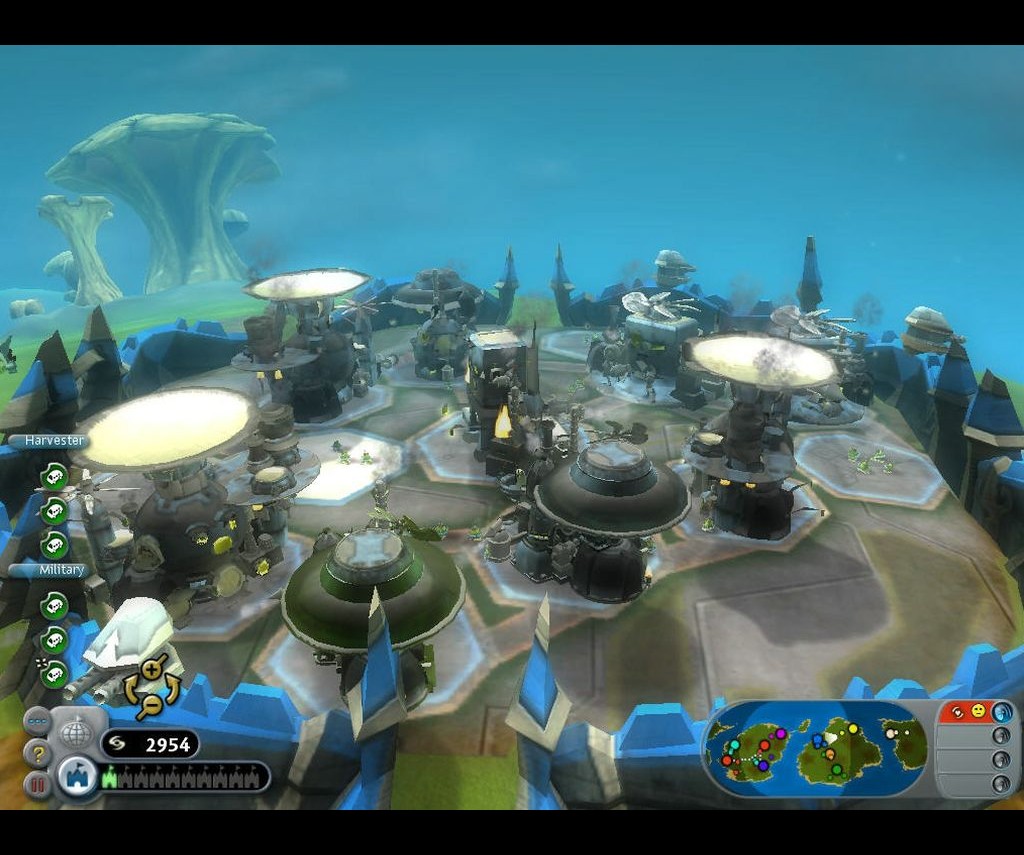1024x855 pixels.
Task: Click the world minimap
Action: coord(816,748)
